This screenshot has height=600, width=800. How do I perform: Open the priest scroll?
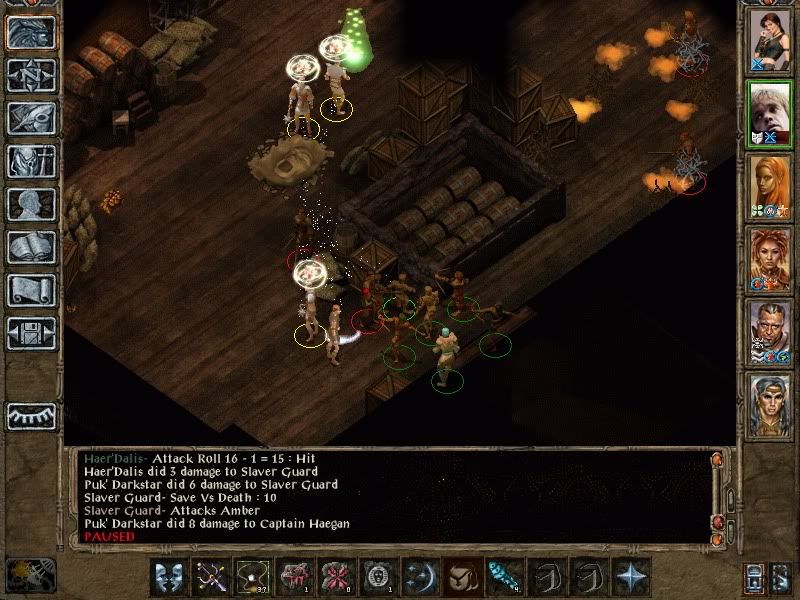[x=31, y=290]
